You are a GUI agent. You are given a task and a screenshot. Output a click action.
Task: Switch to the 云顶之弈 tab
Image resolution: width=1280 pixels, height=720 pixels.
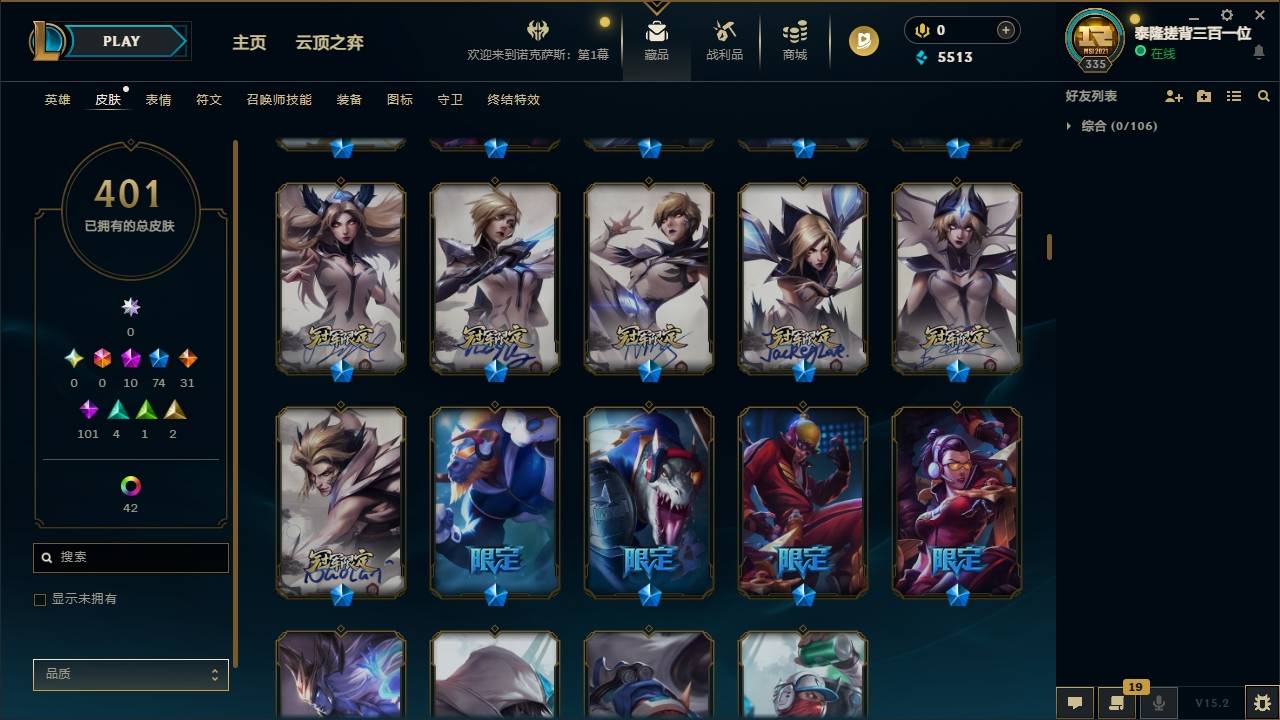pos(330,43)
